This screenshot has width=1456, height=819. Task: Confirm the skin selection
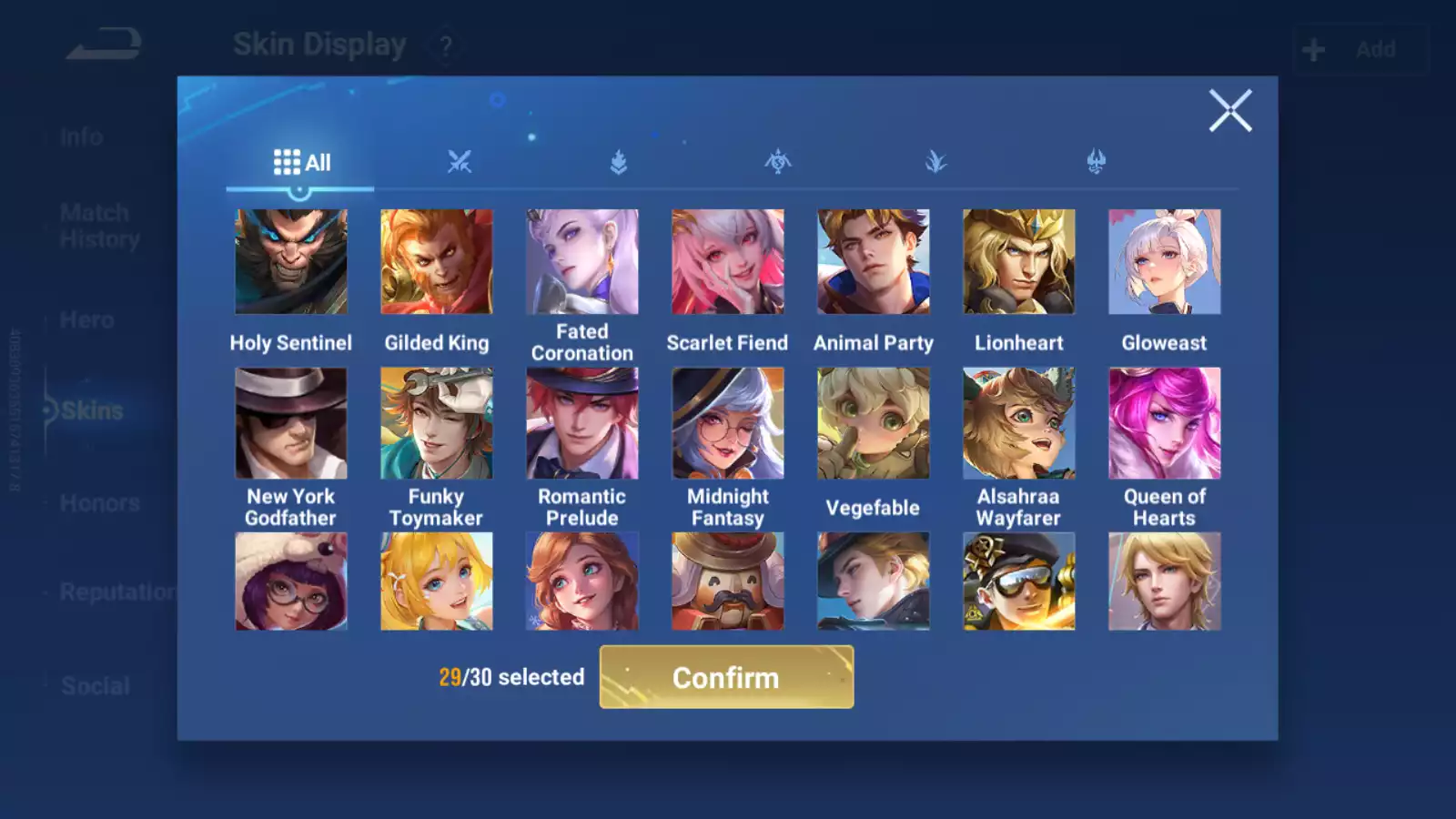pos(726,677)
